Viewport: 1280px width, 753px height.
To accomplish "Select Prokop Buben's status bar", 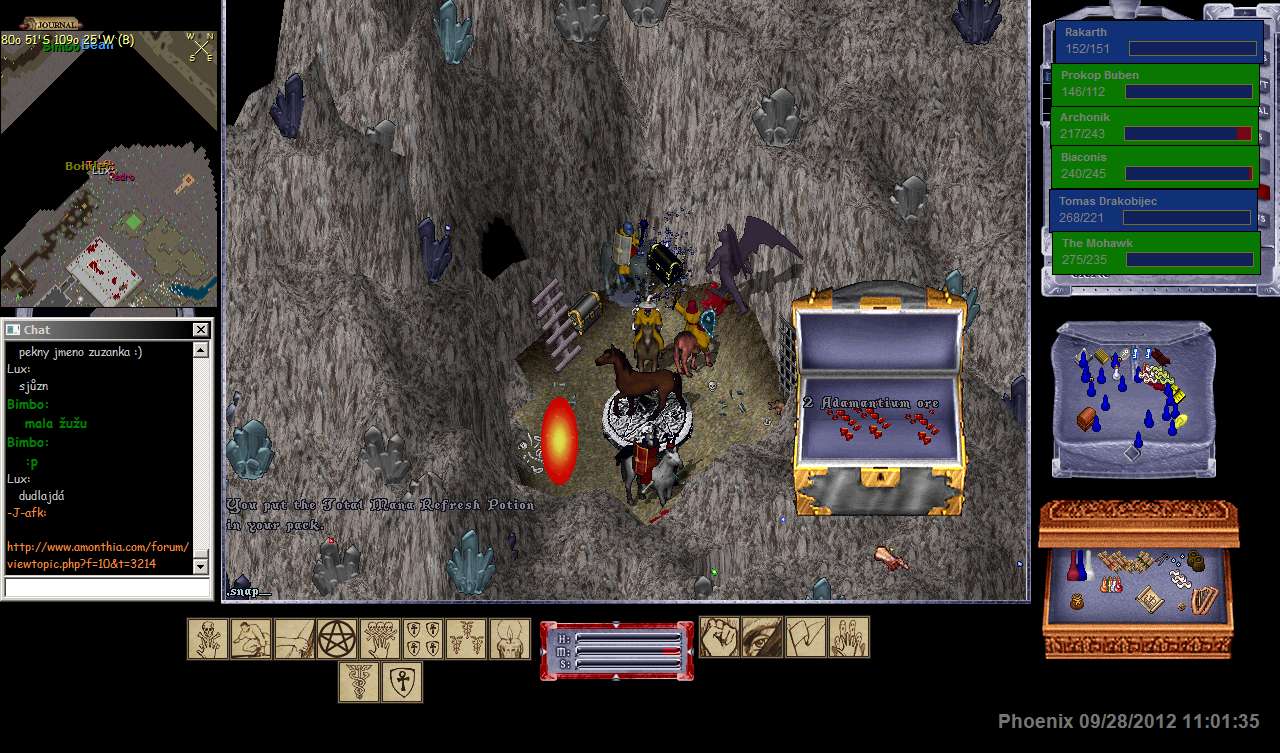I will click(x=1155, y=84).
